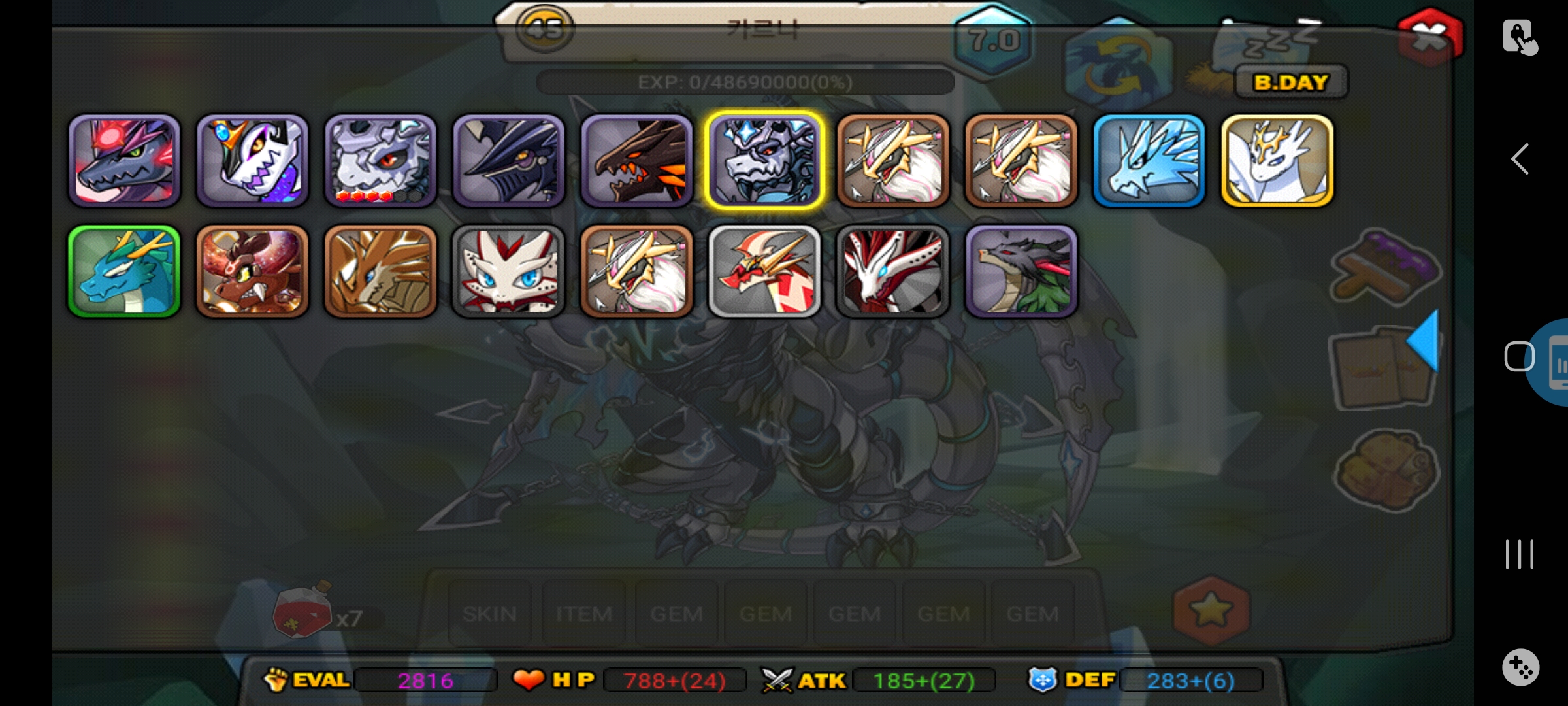Choose the white cat-faced dragon with blue eyes

508,271
